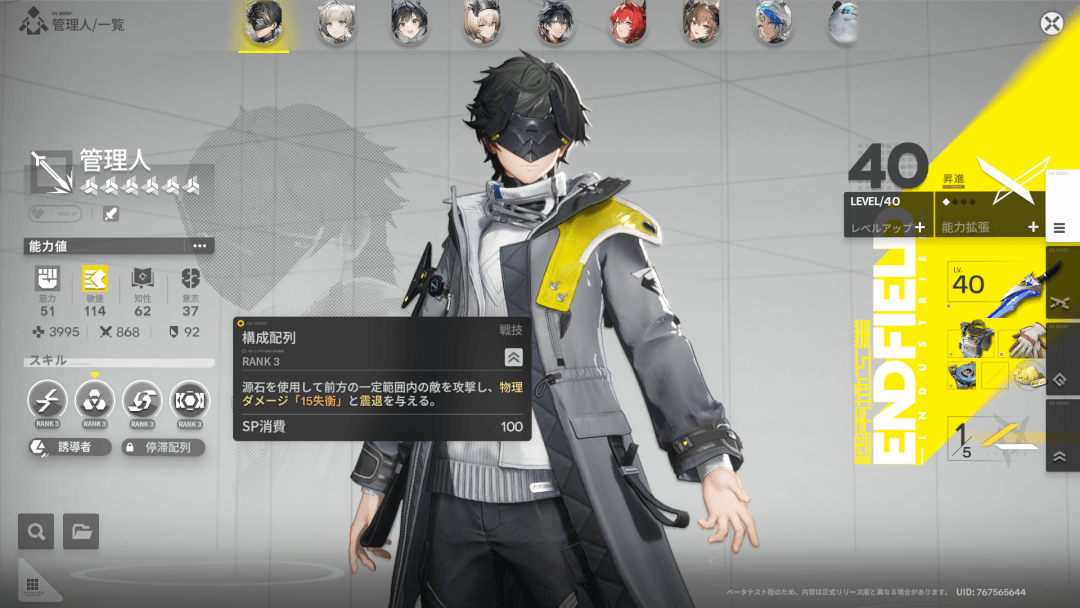Select the 構成配列 three-hexagon skill icon
This screenshot has height=608, width=1080.
click(x=95, y=400)
